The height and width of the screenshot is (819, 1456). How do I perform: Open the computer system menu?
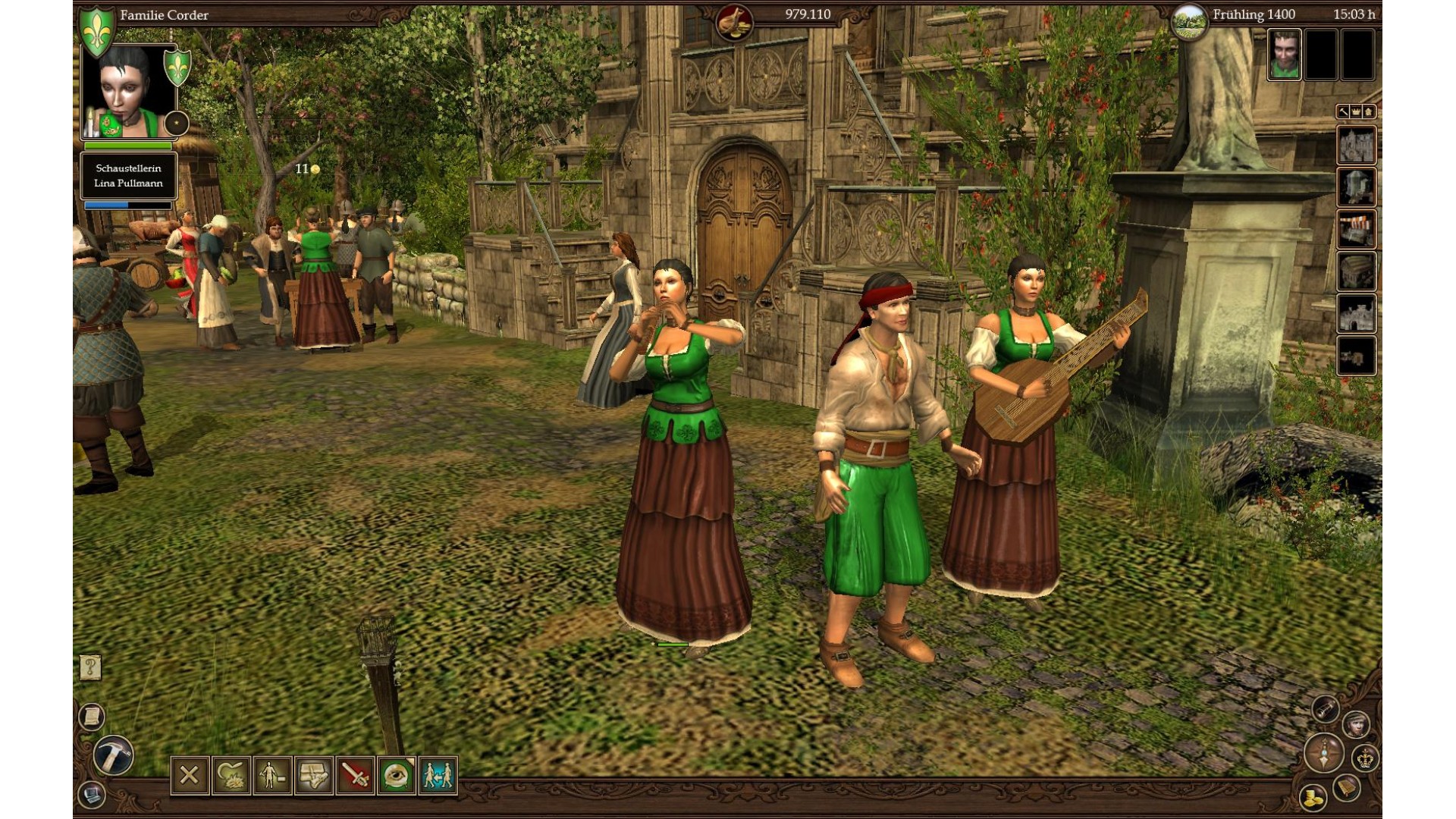click(x=92, y=795)
